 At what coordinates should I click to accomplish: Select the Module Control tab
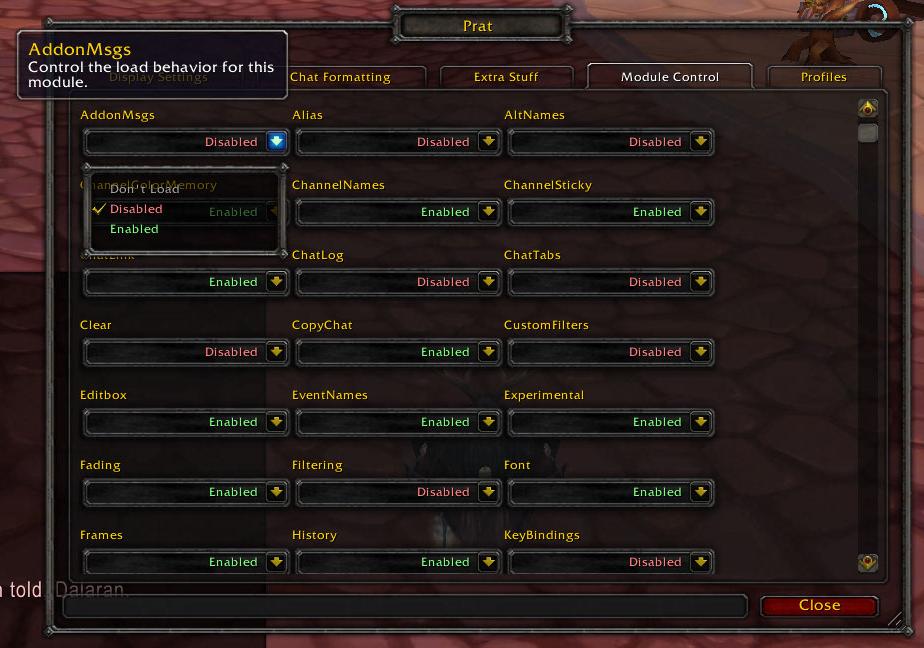(x=669, y=77)
